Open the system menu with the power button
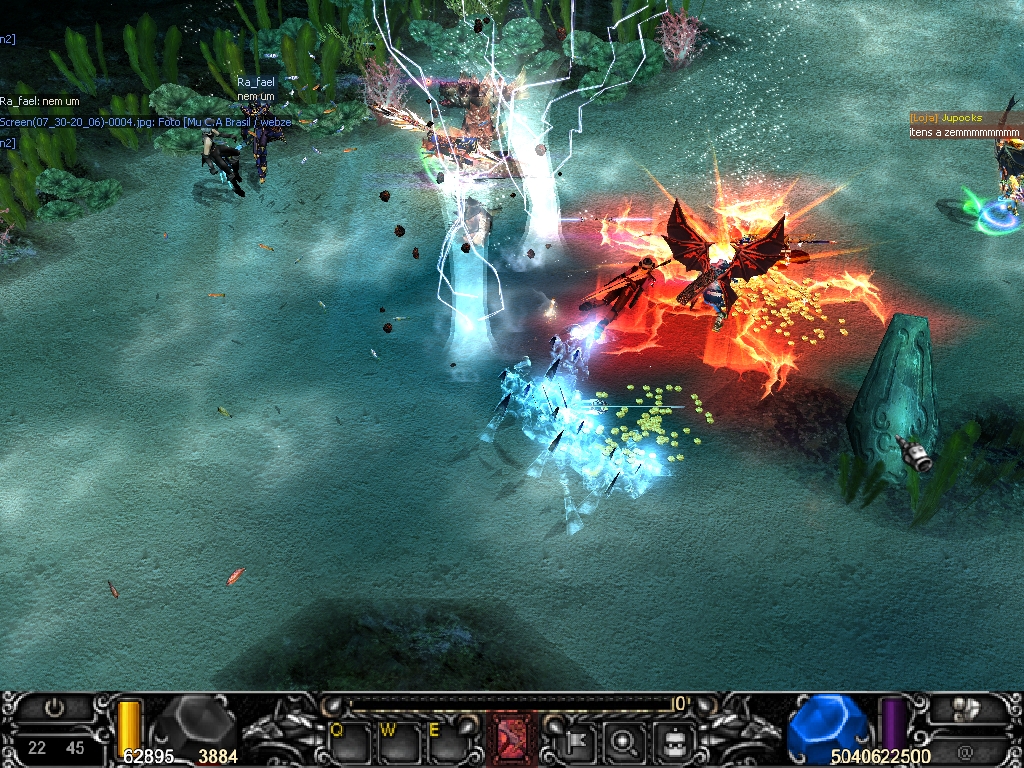Image resolution: width=1024 pixels, height=768 pixels. pyautogui.click(x=55, y=708)
